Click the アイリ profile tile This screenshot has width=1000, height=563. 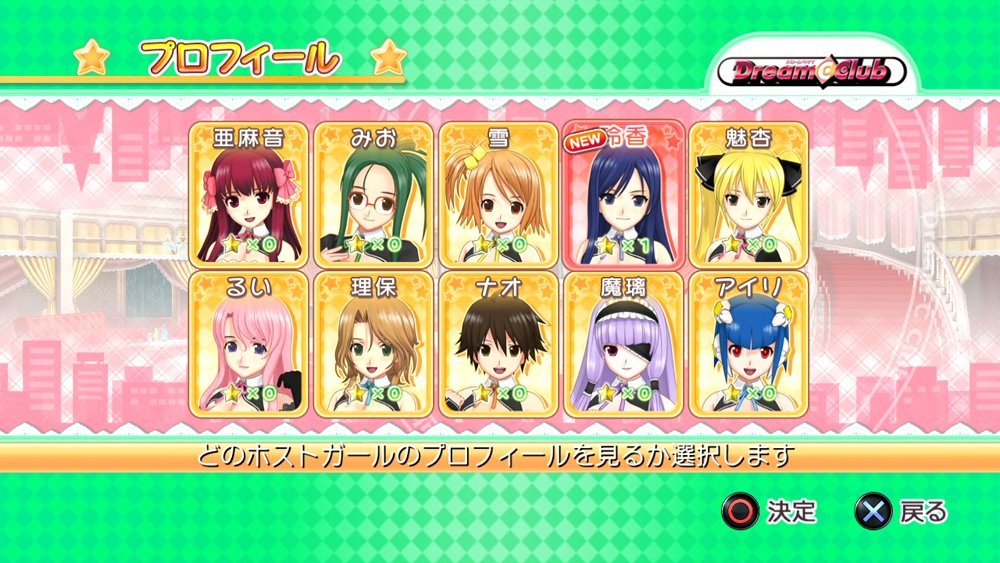click(748, 343)
